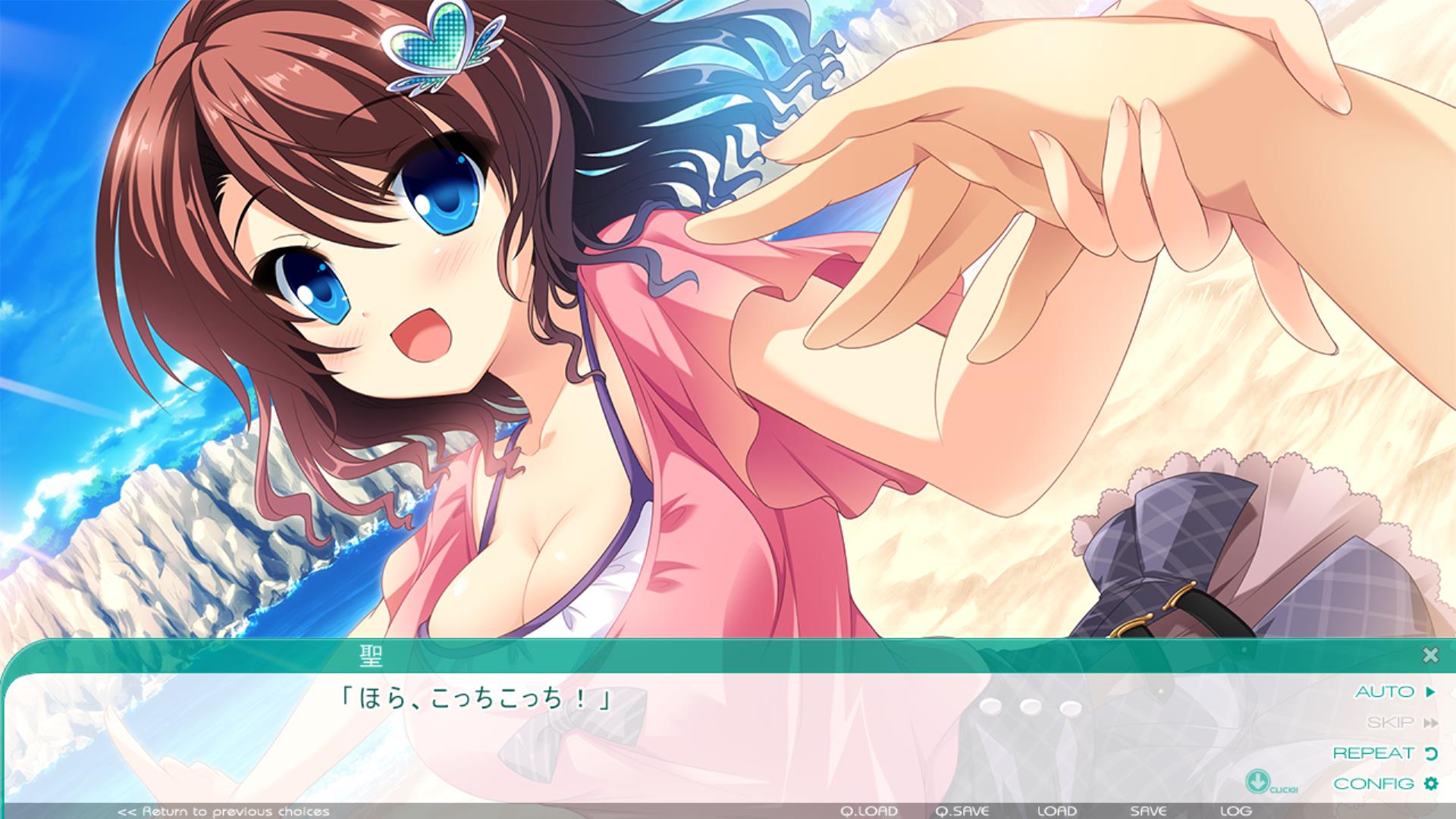Open the LOAD menu

1056,811
